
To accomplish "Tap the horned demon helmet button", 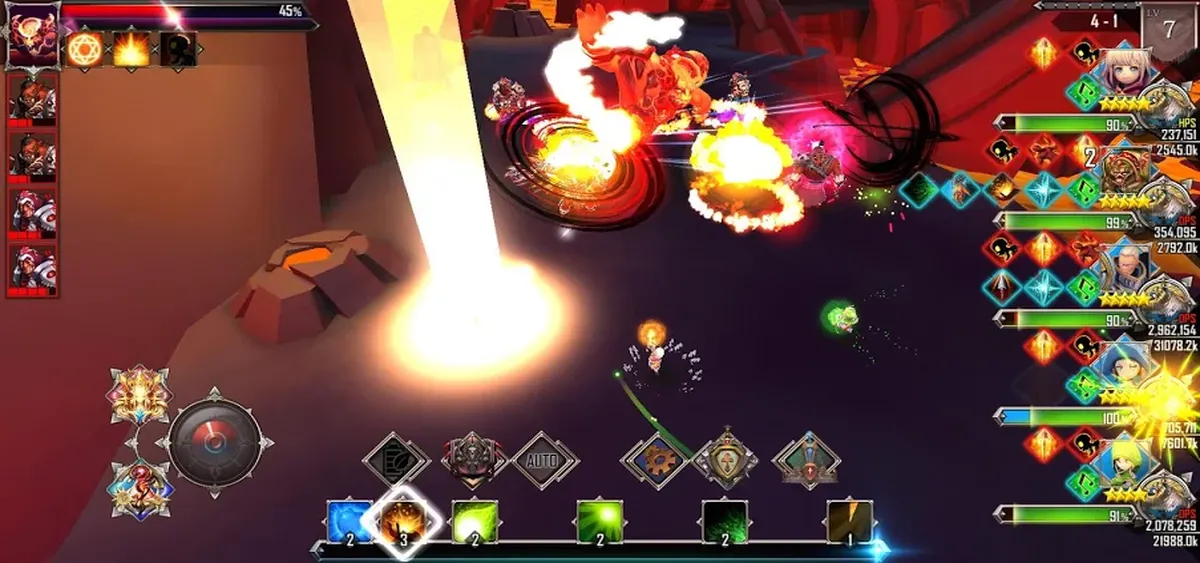I will tap(472, 461).
